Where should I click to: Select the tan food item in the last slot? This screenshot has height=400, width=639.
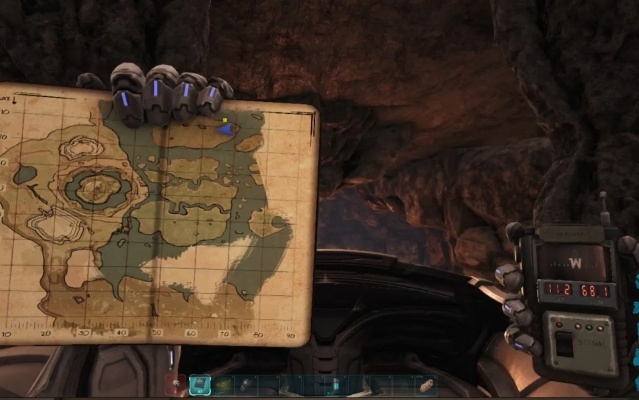click(x=426, y=384)
